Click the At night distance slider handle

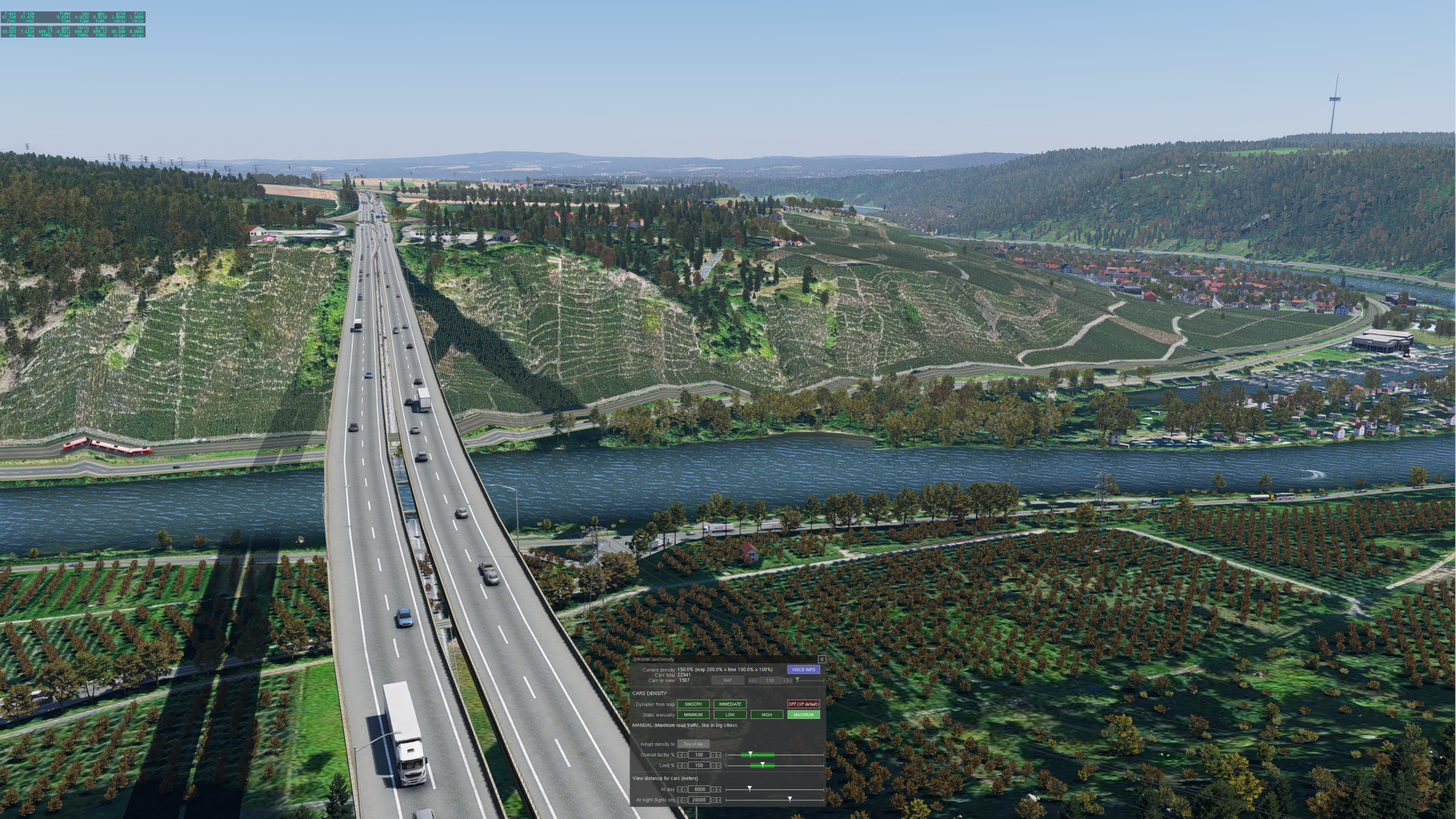click(x=789, y=800)
